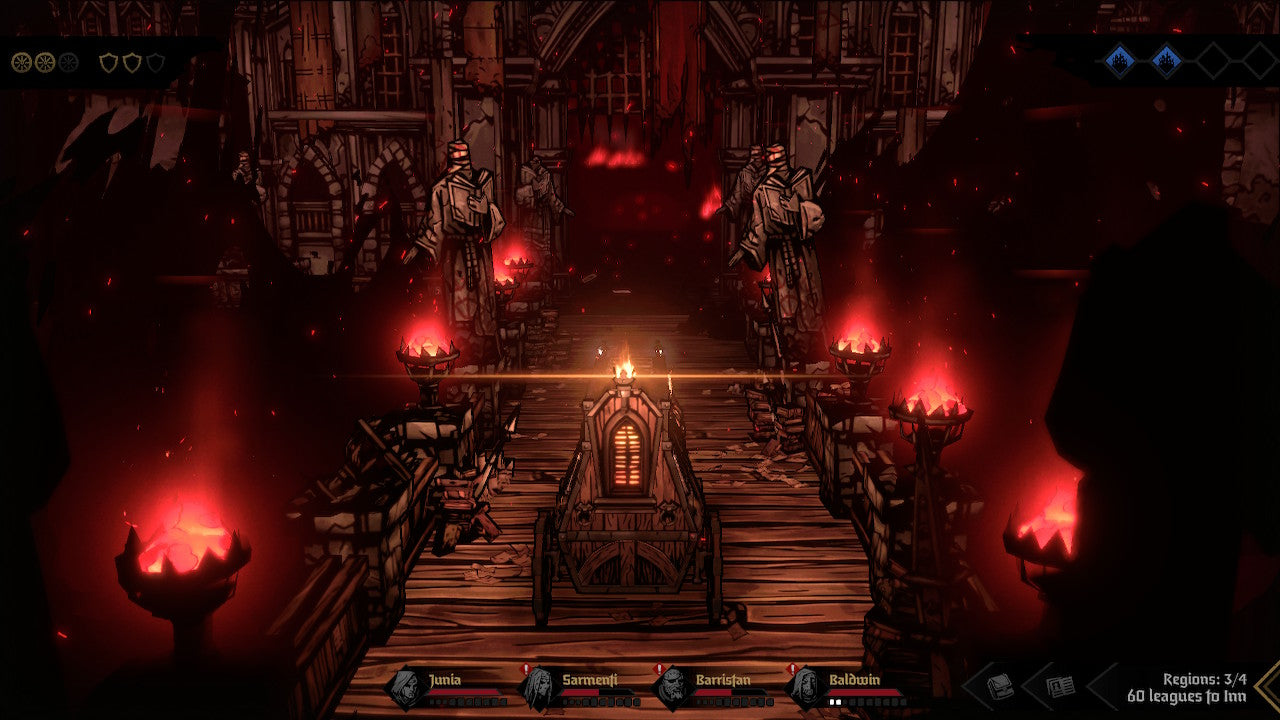Click the second gold shield armor icon
Viewport: 1280px width, 720px height.
pyautogui.click(x=131, y=63)
